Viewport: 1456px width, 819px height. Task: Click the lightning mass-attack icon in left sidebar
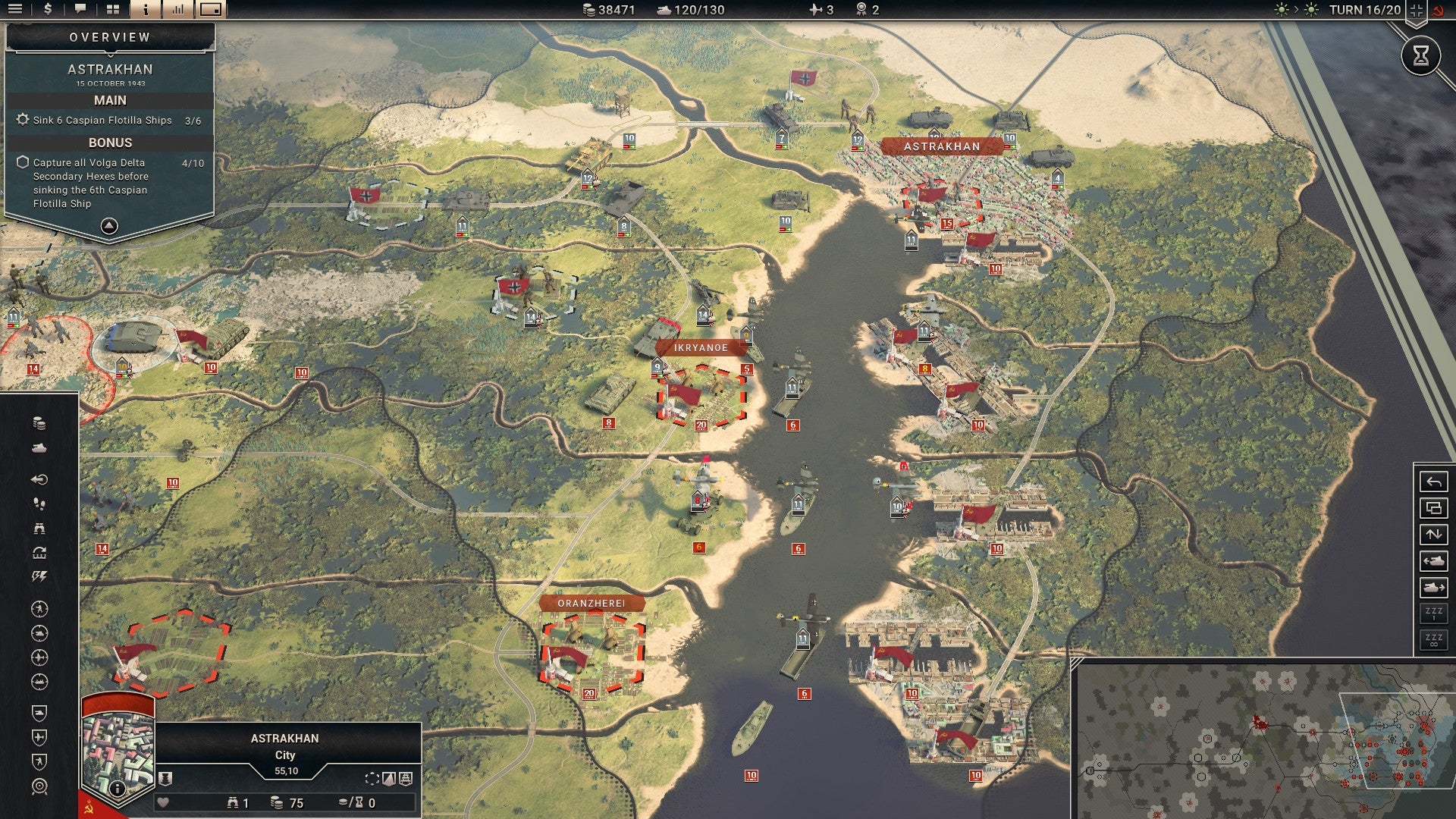pos(39,576)
